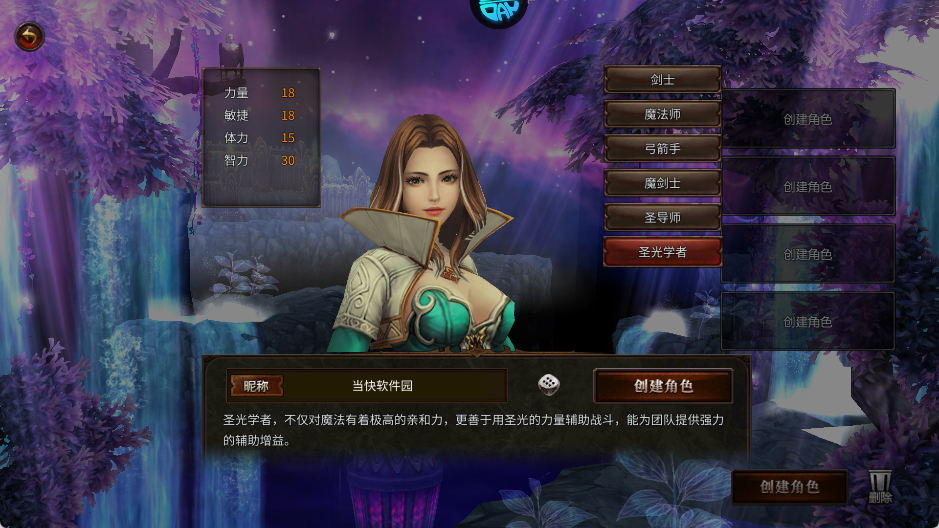939x528 pixels.
Task: Choose the 魔法师 class
Action: coord(662,114)
